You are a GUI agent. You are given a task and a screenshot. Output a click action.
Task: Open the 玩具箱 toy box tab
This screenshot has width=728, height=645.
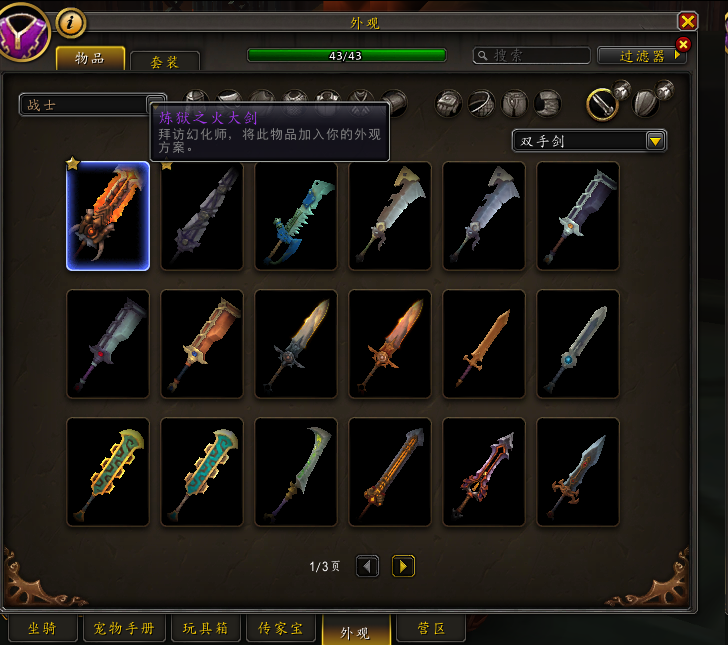pyautogui.click(x=206, y=630)
